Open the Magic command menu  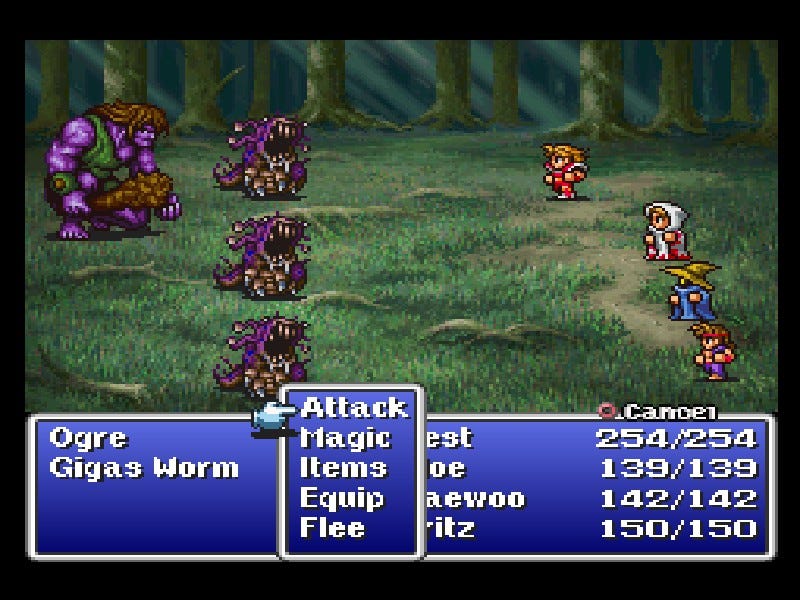pyautogui.click(x=345, y=438)
